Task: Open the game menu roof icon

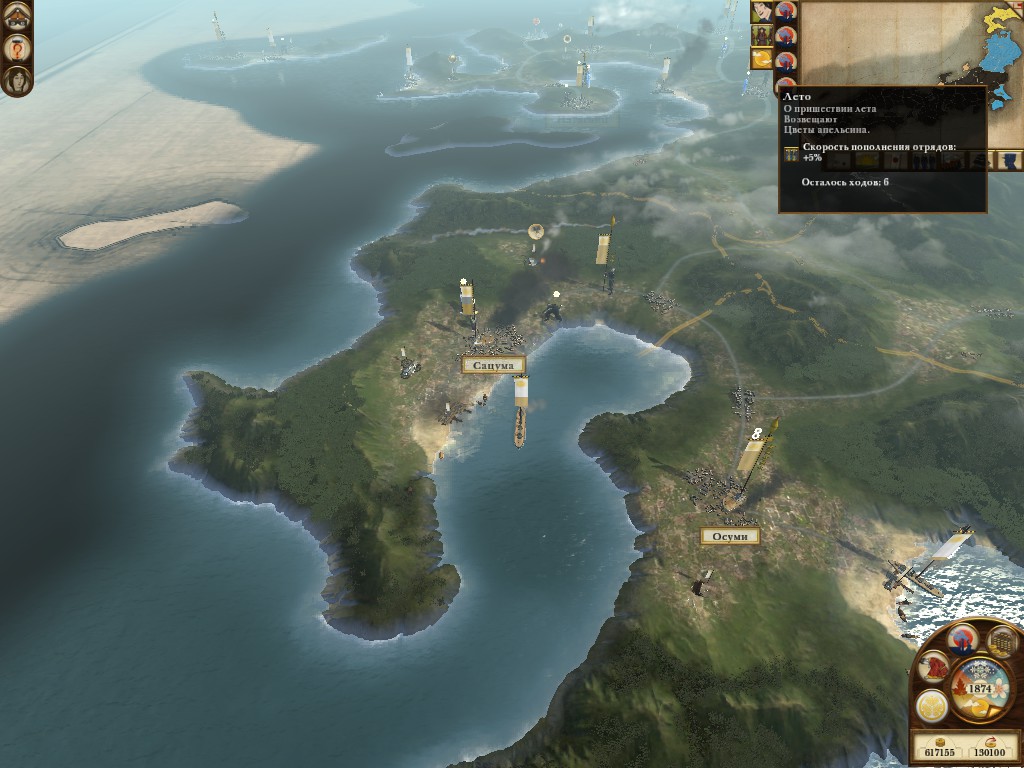Action: (16, 16)
